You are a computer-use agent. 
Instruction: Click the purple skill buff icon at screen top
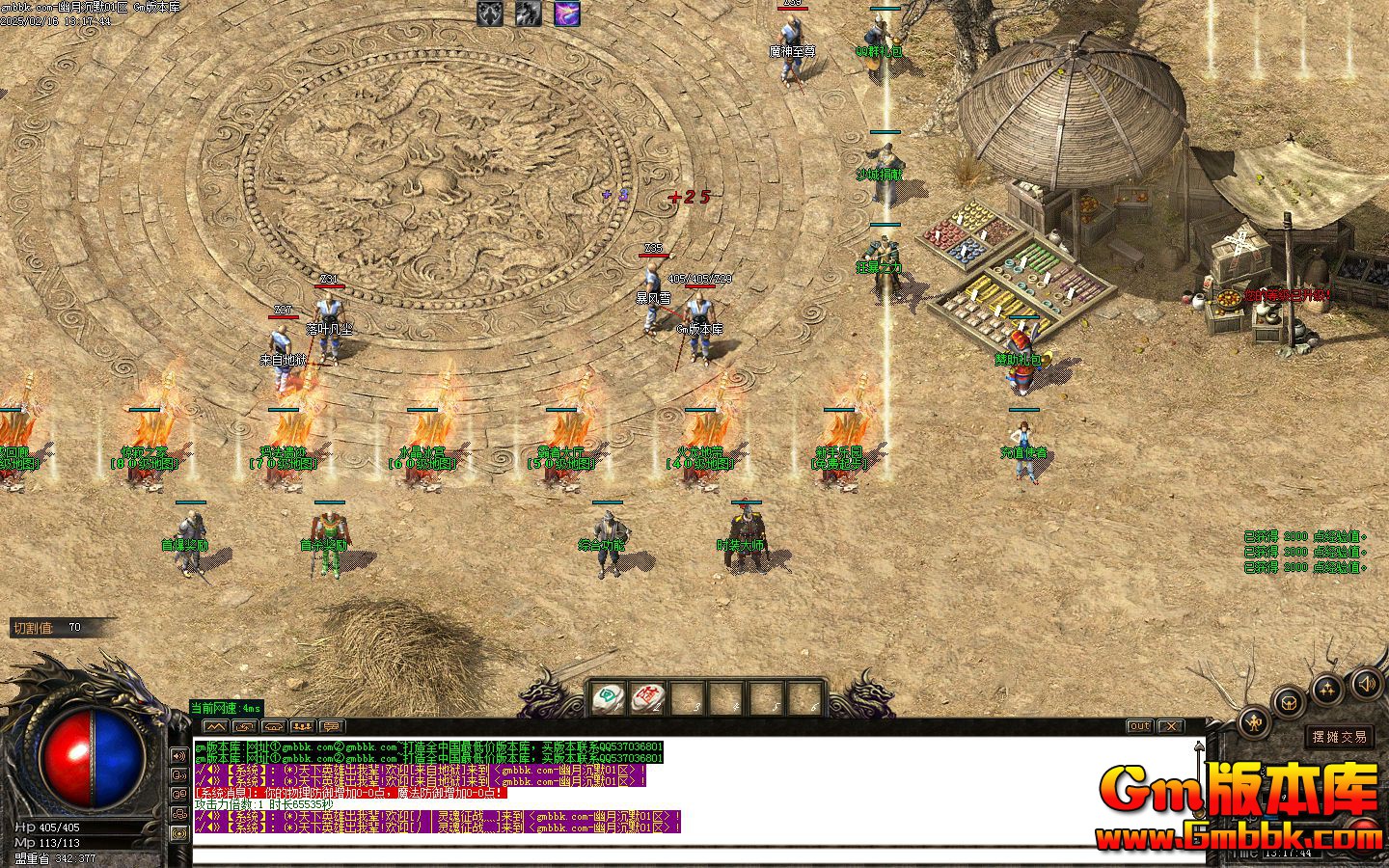pos(566,13)
